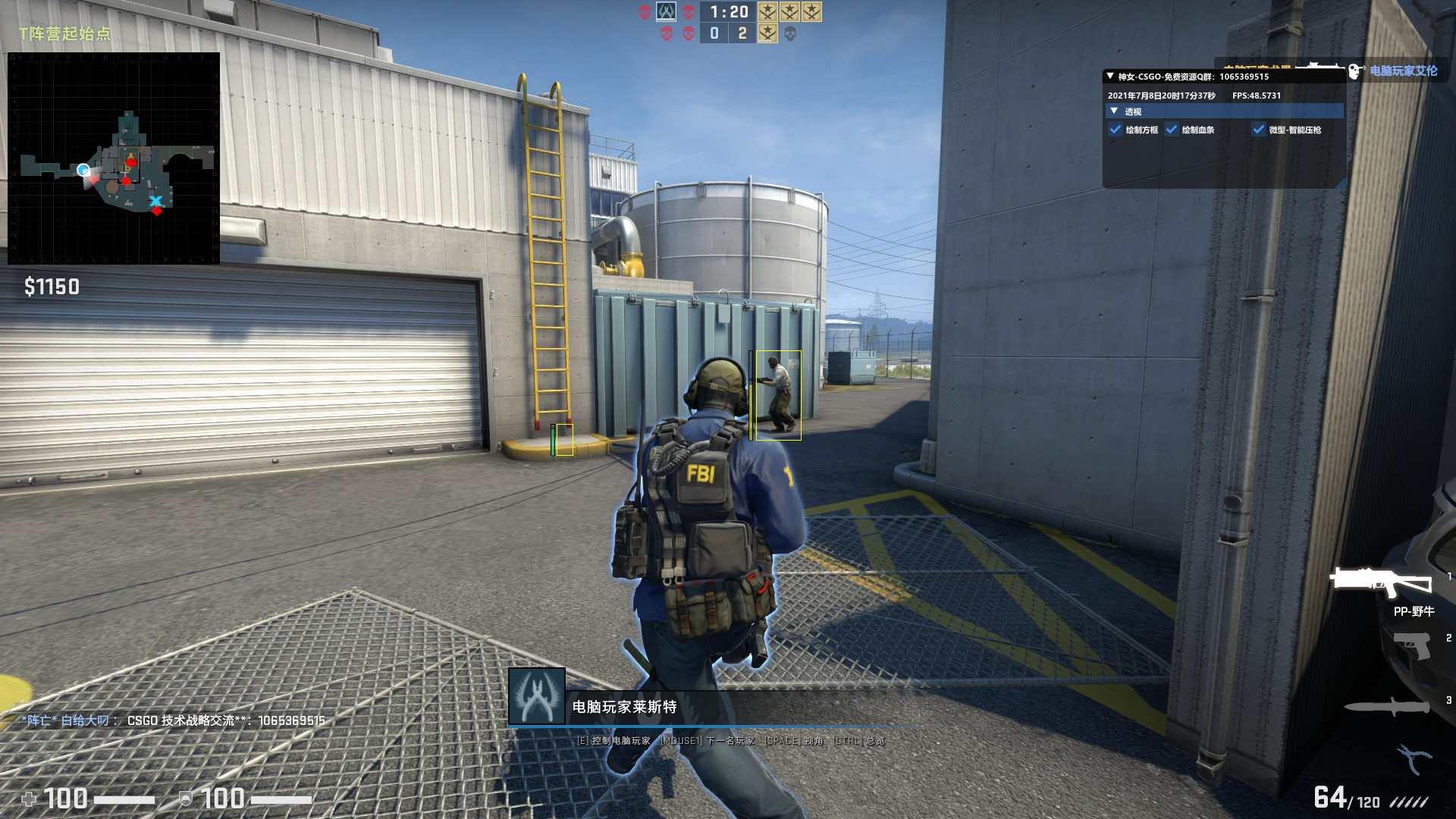This screenshot has width=1456, height=819.
Task: Select the PP-野牛 weapon slot
Action: (x=1382, y=583)
